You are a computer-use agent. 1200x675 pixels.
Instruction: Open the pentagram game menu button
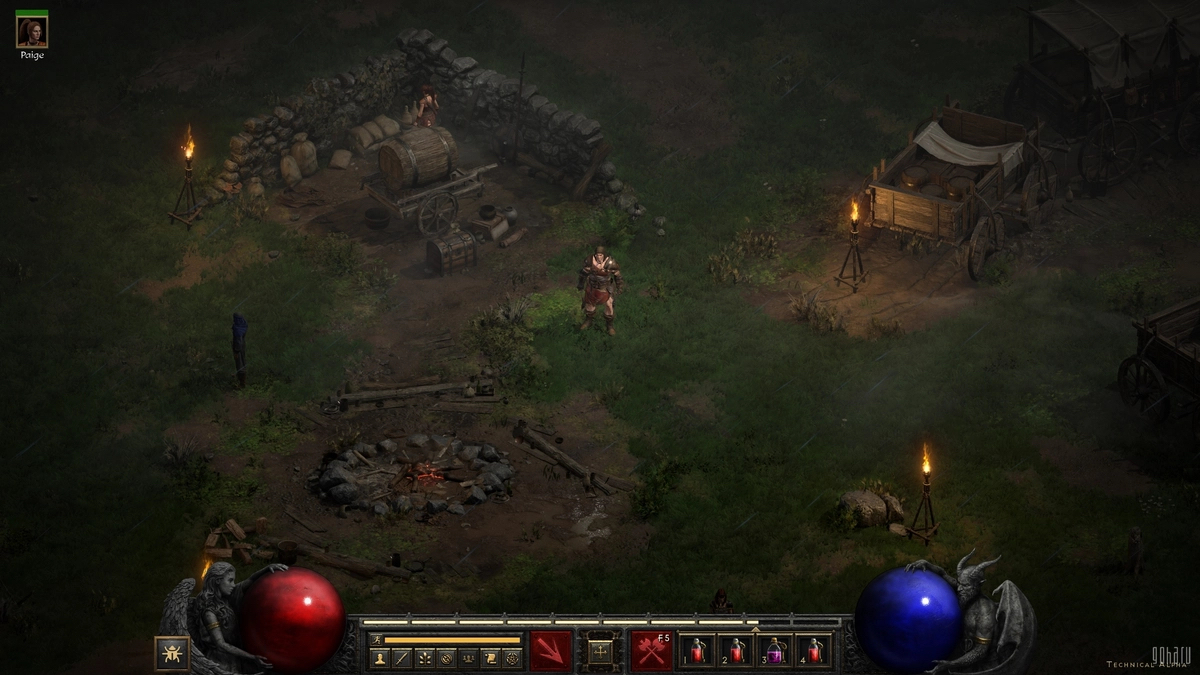[512, 658]
